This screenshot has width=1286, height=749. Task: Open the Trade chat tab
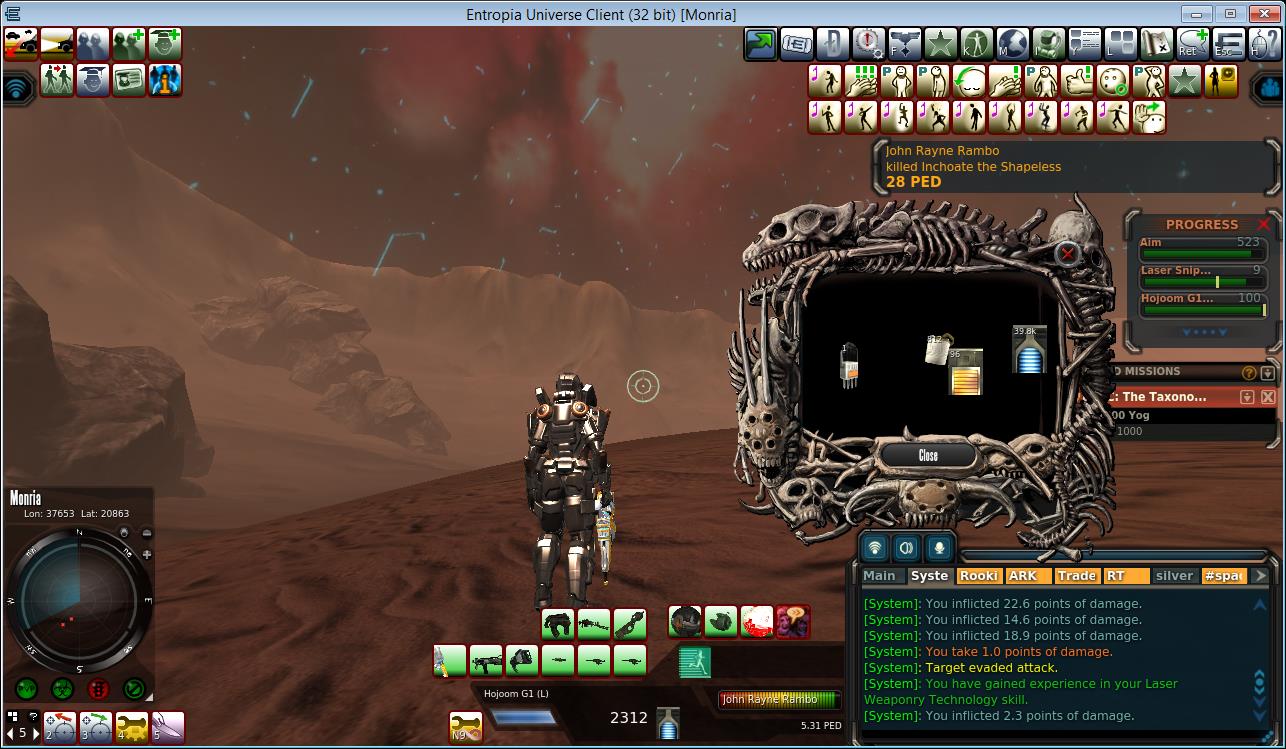tap(1076, 576)
